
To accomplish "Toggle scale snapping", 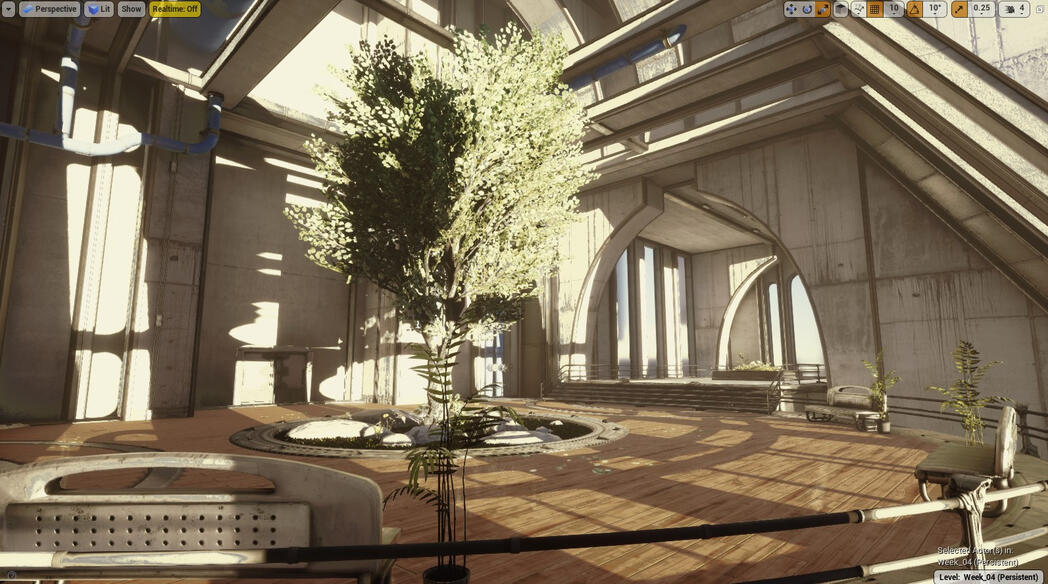I will tap(959, 9).
